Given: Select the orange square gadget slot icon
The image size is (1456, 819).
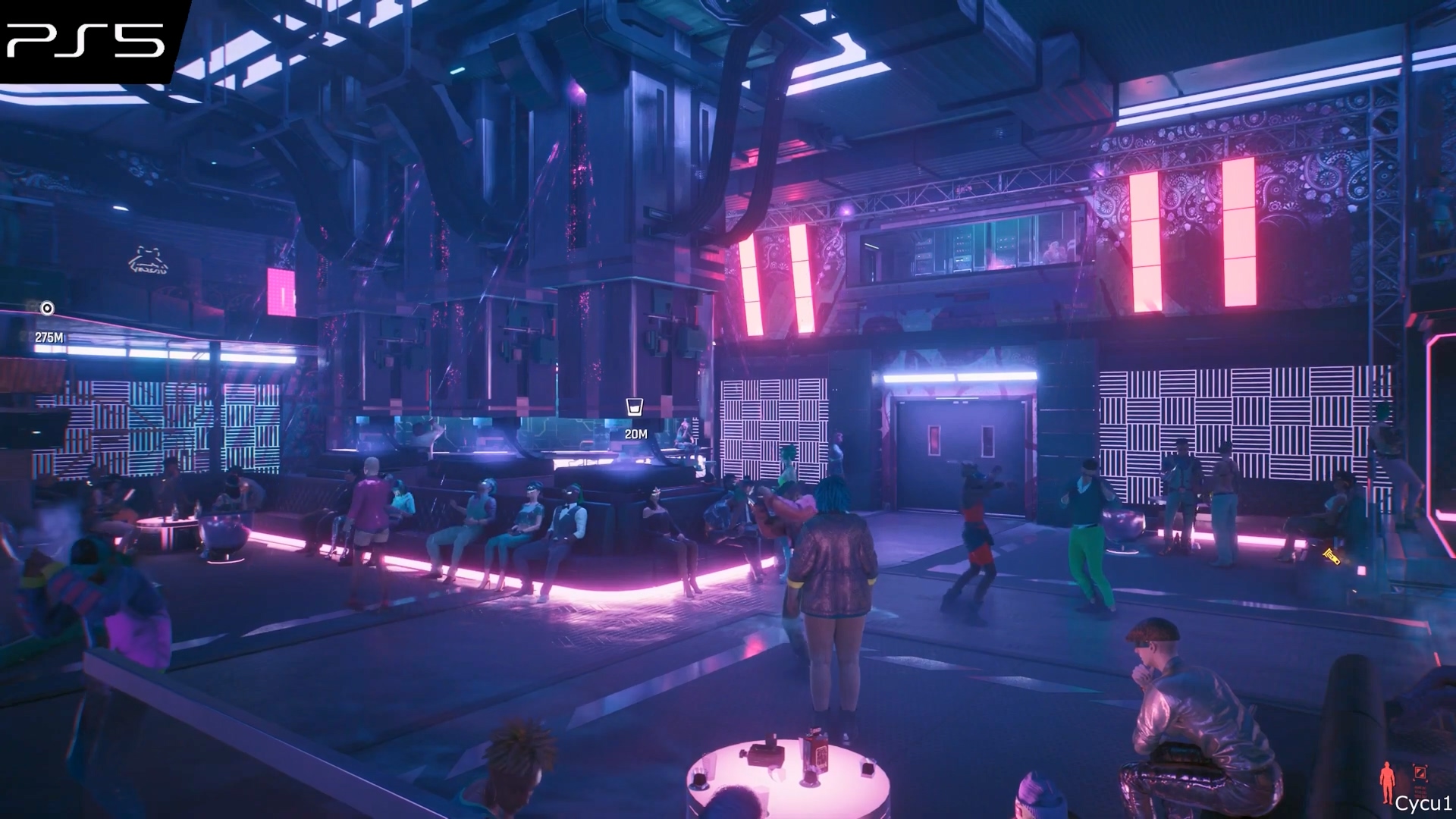Looking at the screenshot, I should click(x=1420, y=773).
